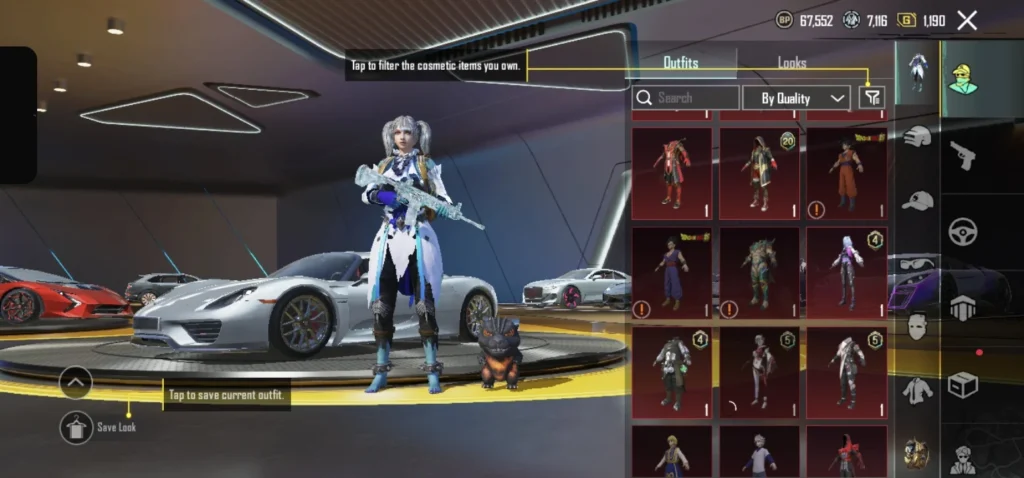Open the By Quality sort dropdown
Screen dimensions: 1024x478
796,97
